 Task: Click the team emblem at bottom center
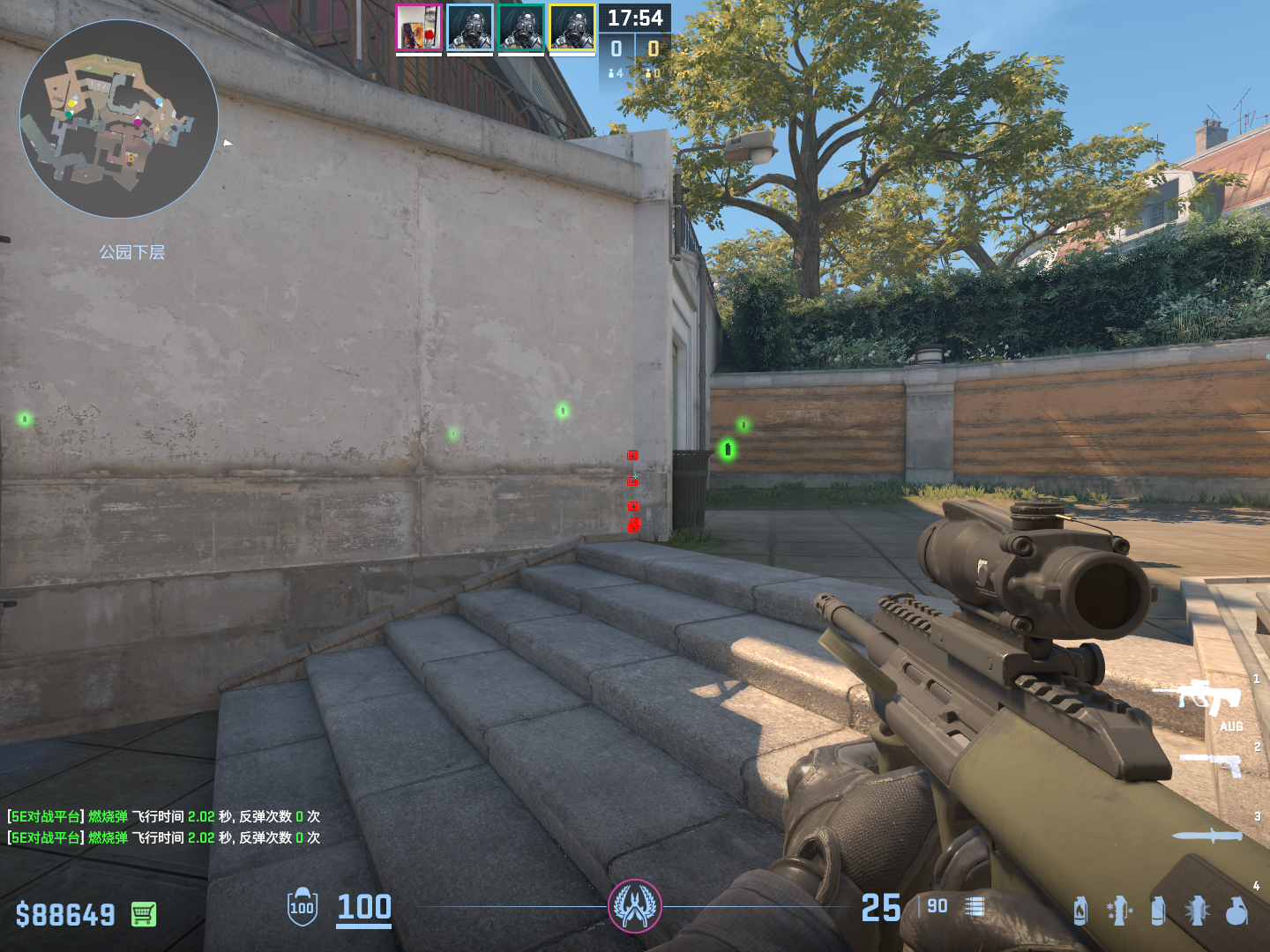click(635, 906)
